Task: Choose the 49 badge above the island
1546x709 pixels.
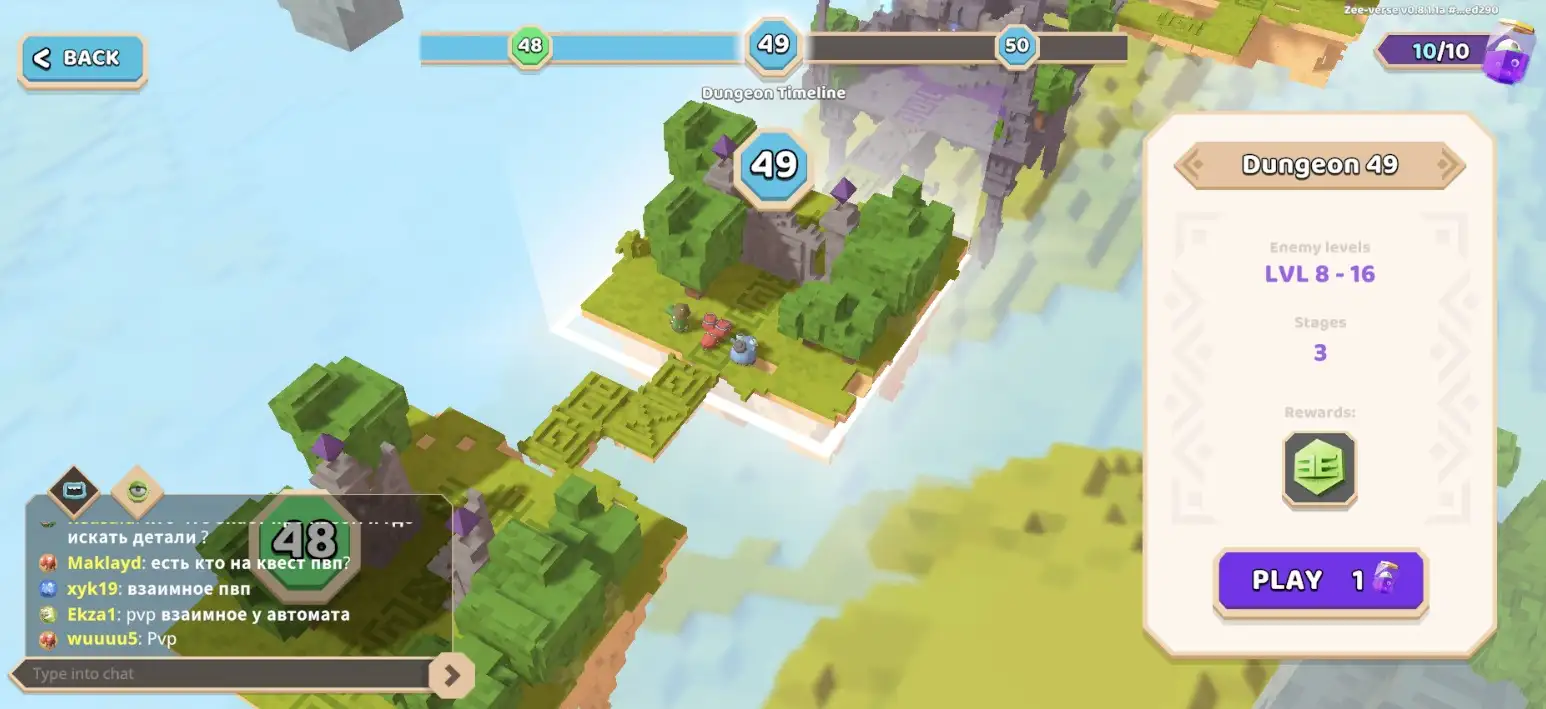Action: click(x=772, y=165)
